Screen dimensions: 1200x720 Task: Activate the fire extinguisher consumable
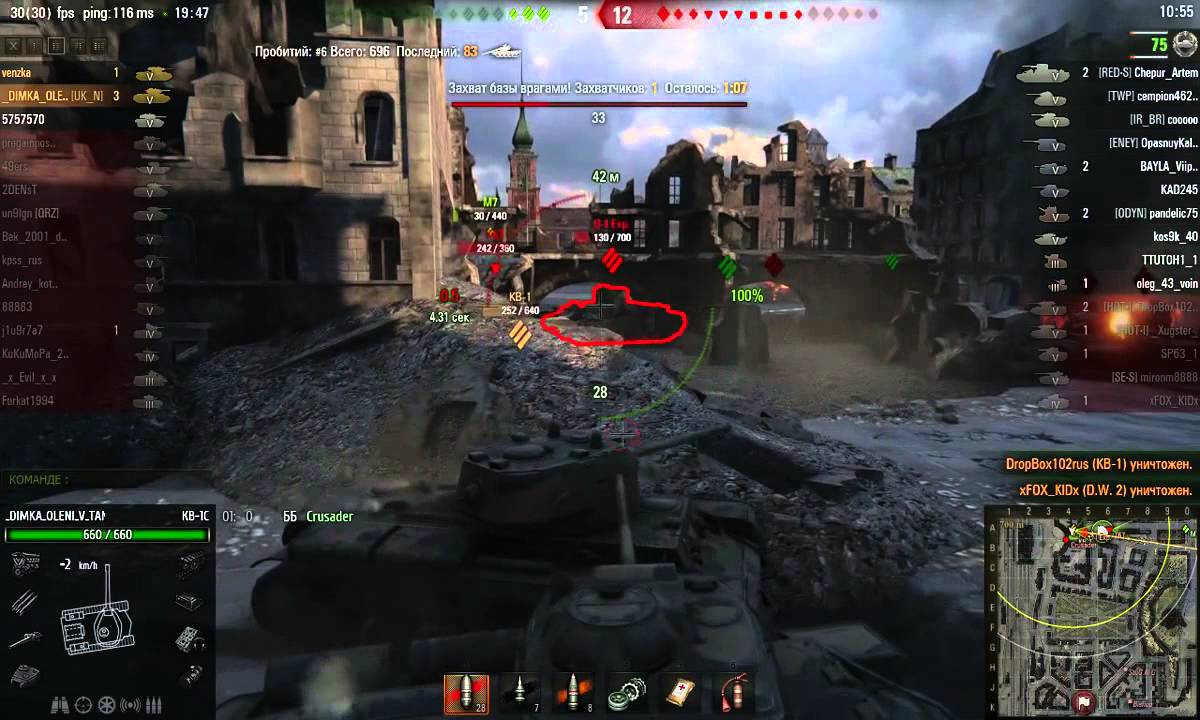point(733,693)
